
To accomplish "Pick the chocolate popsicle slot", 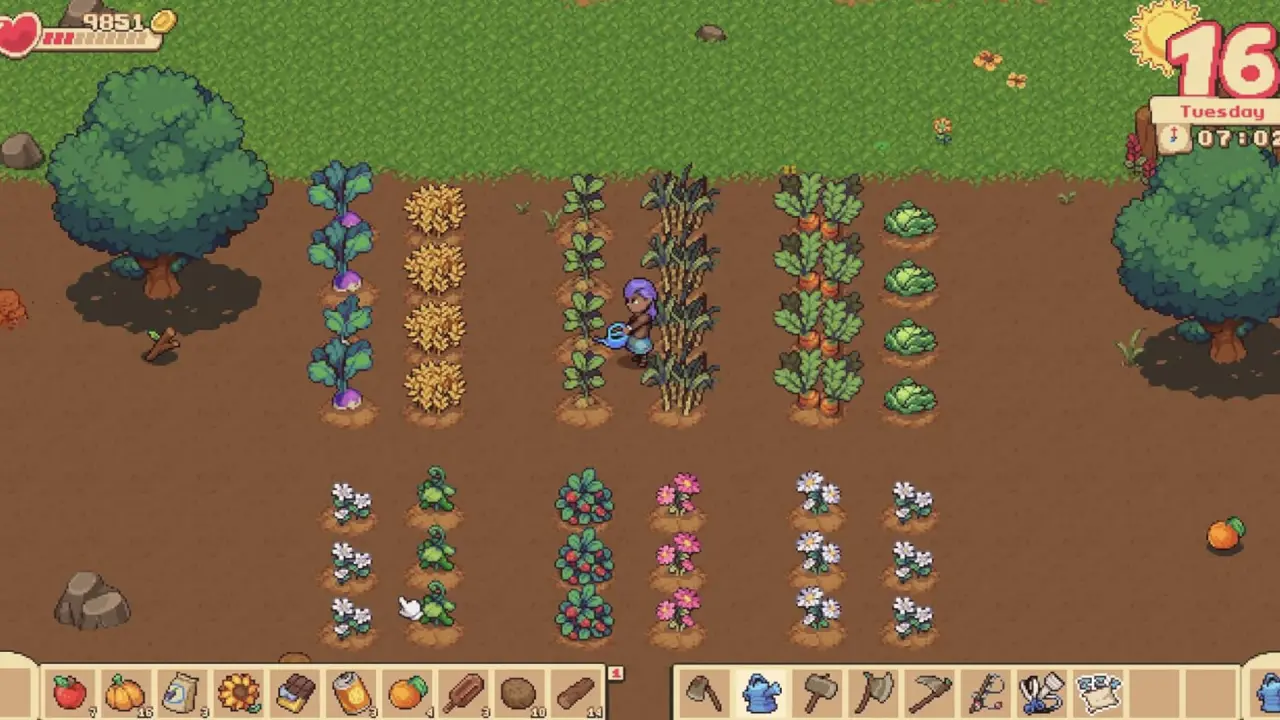I will point(464,692).
